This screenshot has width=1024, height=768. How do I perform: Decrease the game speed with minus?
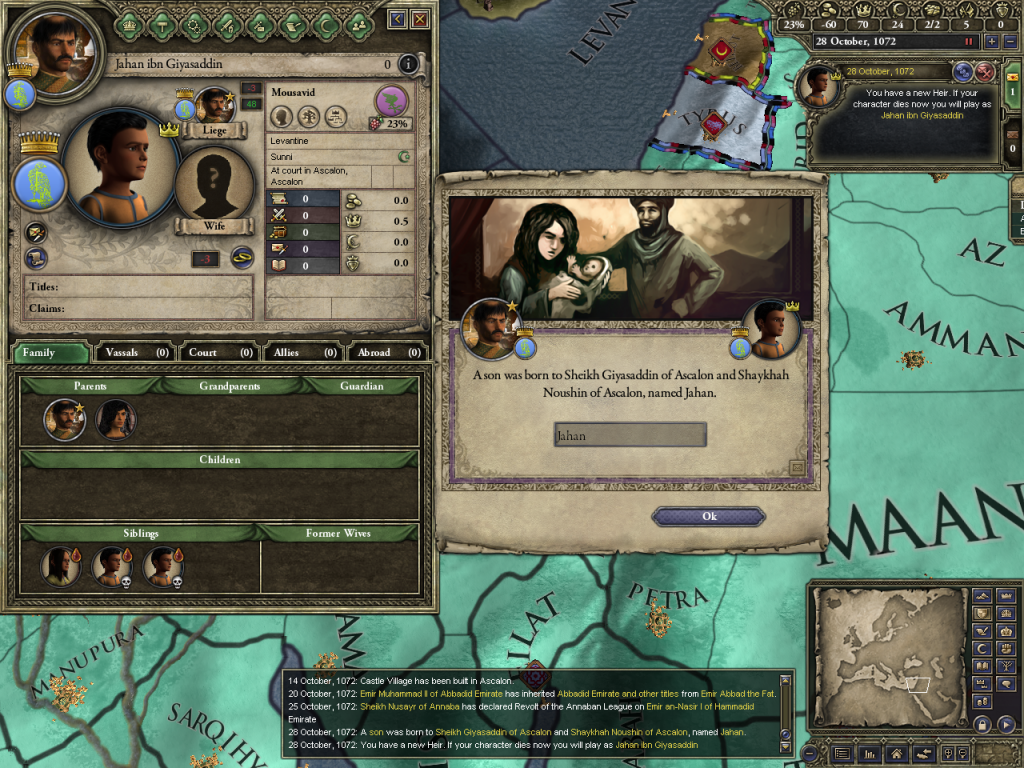[1009, 41]
